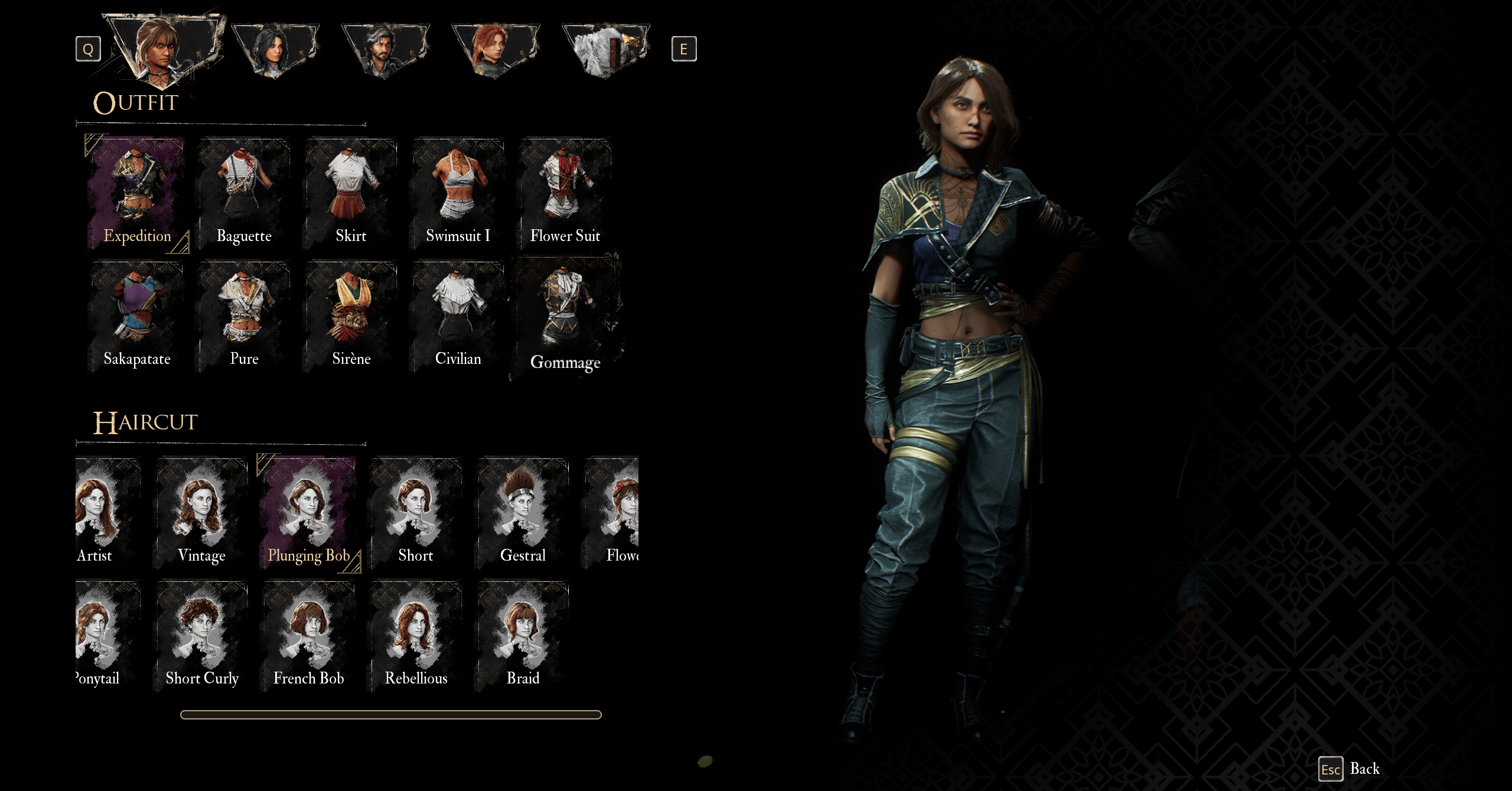Viewport: 1512px width, 791px height.
Task: Pick the Gestral haircut
Action: point(523,513)
